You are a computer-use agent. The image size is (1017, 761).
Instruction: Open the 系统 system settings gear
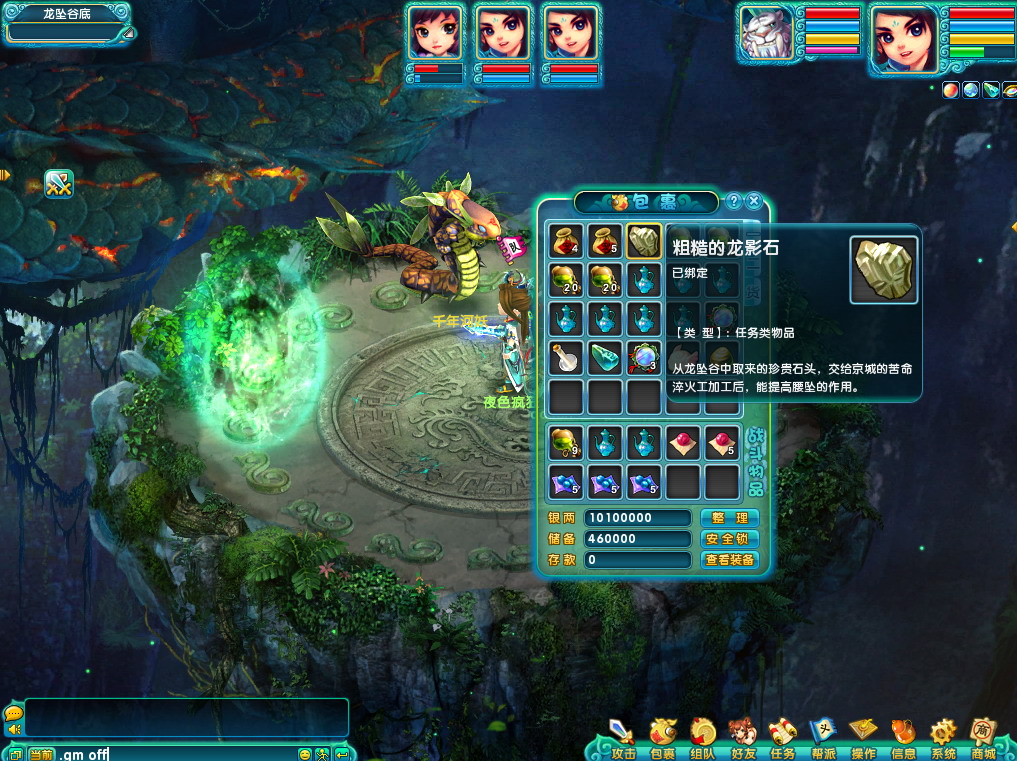[943, 740]
